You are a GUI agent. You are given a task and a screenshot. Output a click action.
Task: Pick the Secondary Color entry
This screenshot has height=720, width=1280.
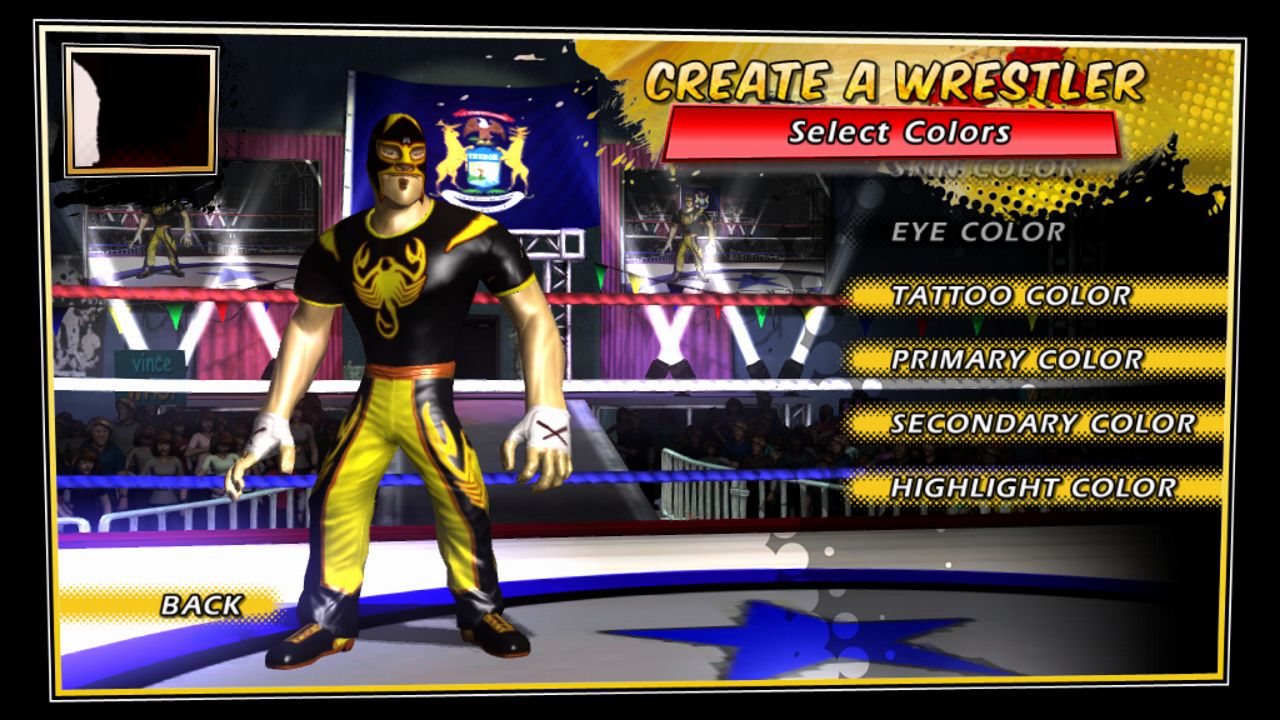point(1042,424)
